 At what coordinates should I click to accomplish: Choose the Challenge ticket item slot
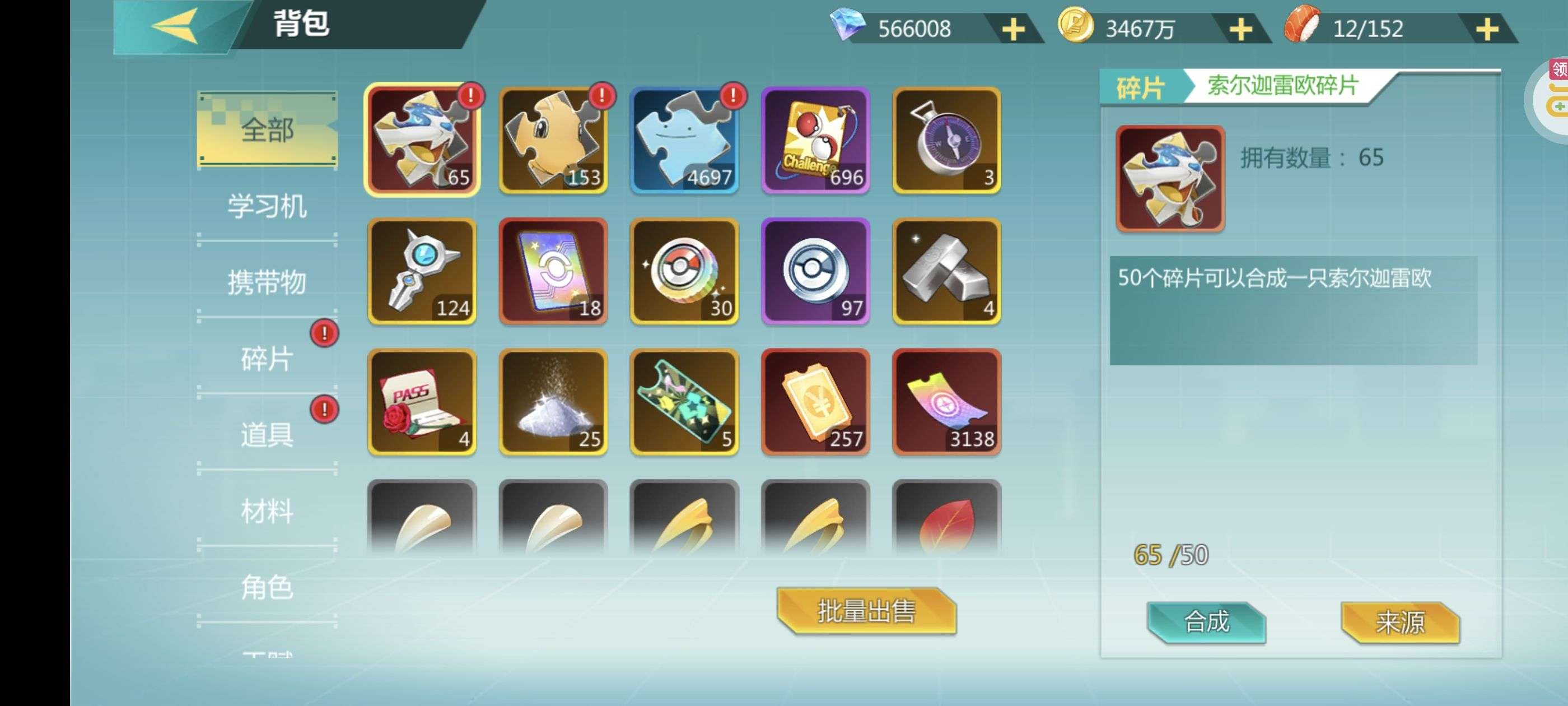(x=815, y=141)
